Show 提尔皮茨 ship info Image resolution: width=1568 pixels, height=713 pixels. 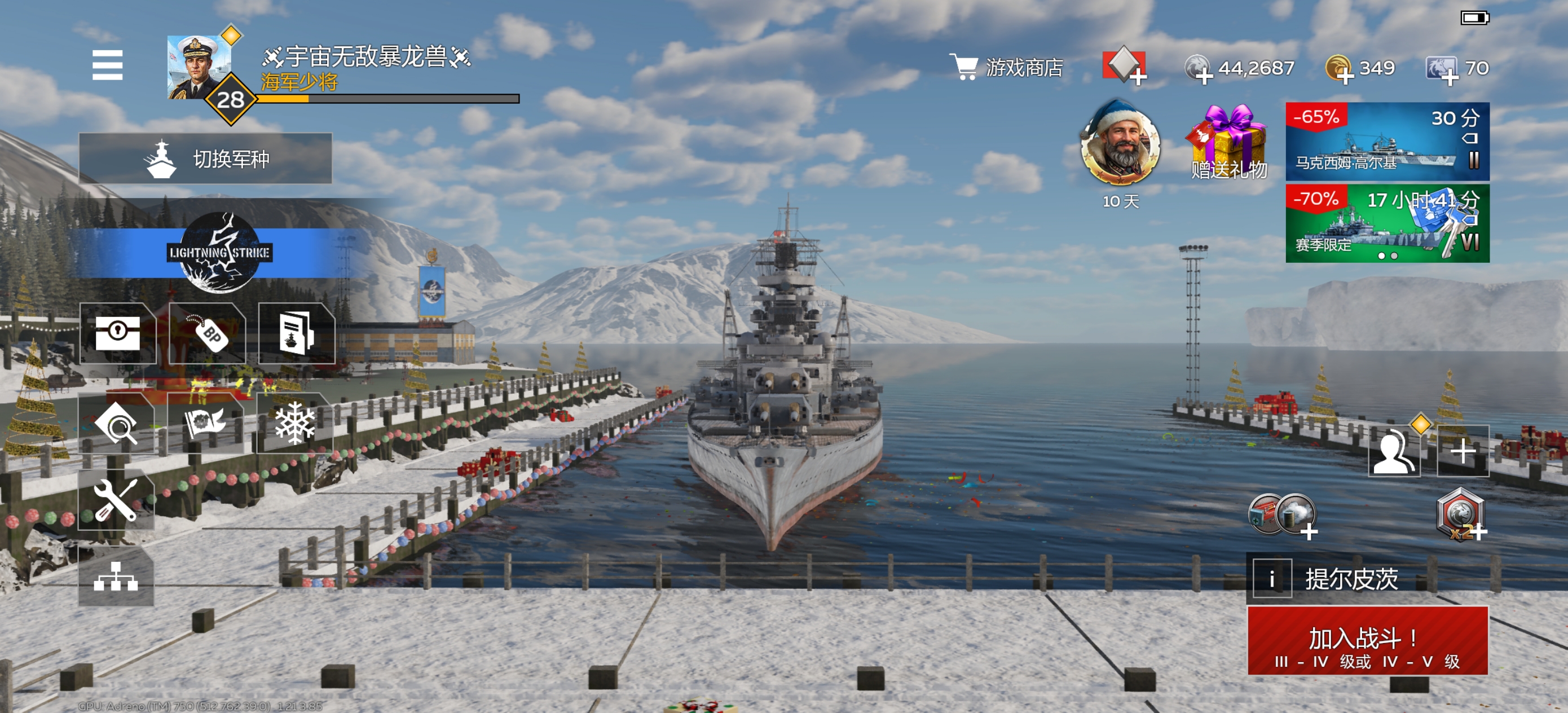click(1271, 578)
